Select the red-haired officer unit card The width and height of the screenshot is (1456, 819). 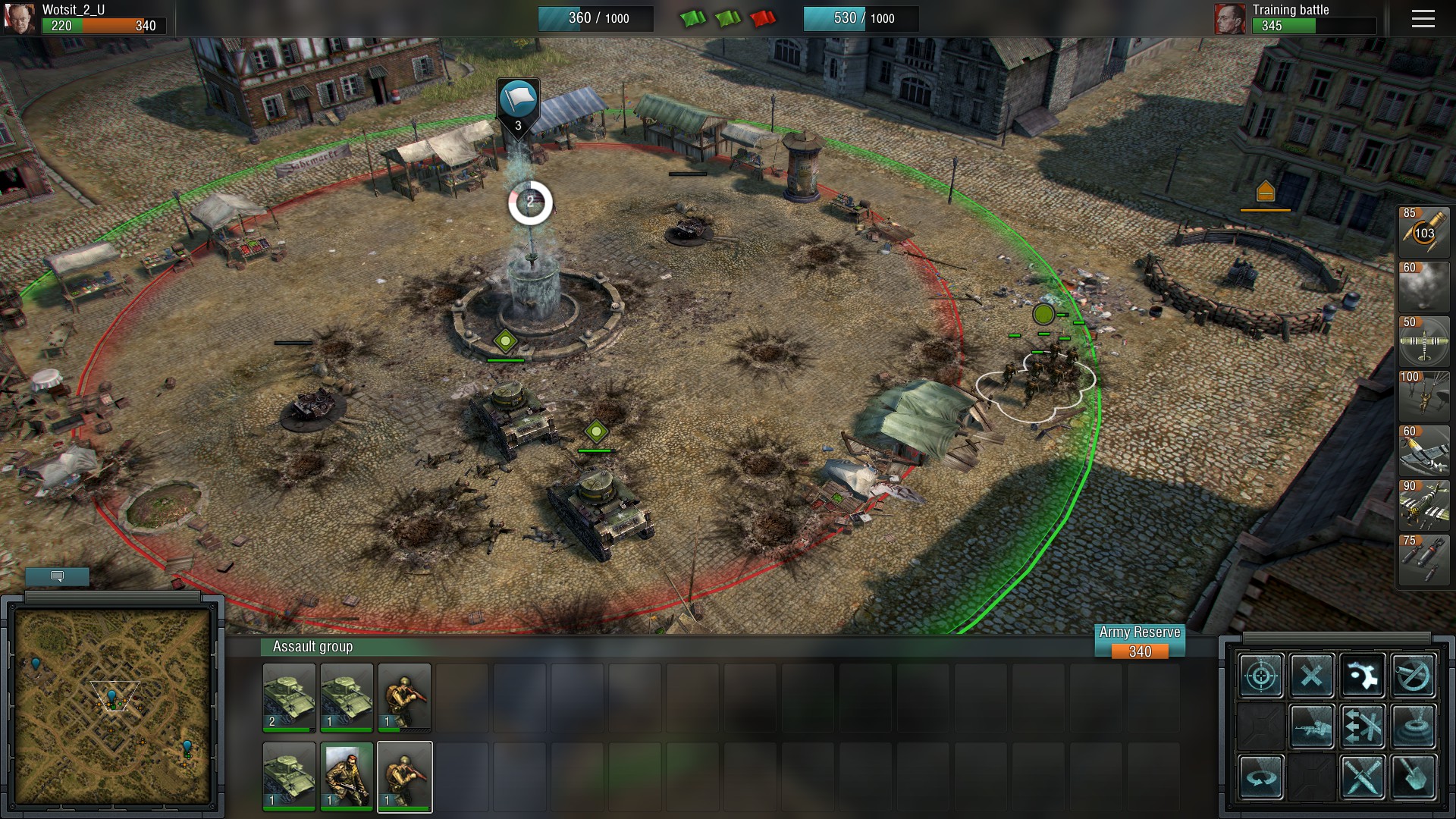pos(347,776)
